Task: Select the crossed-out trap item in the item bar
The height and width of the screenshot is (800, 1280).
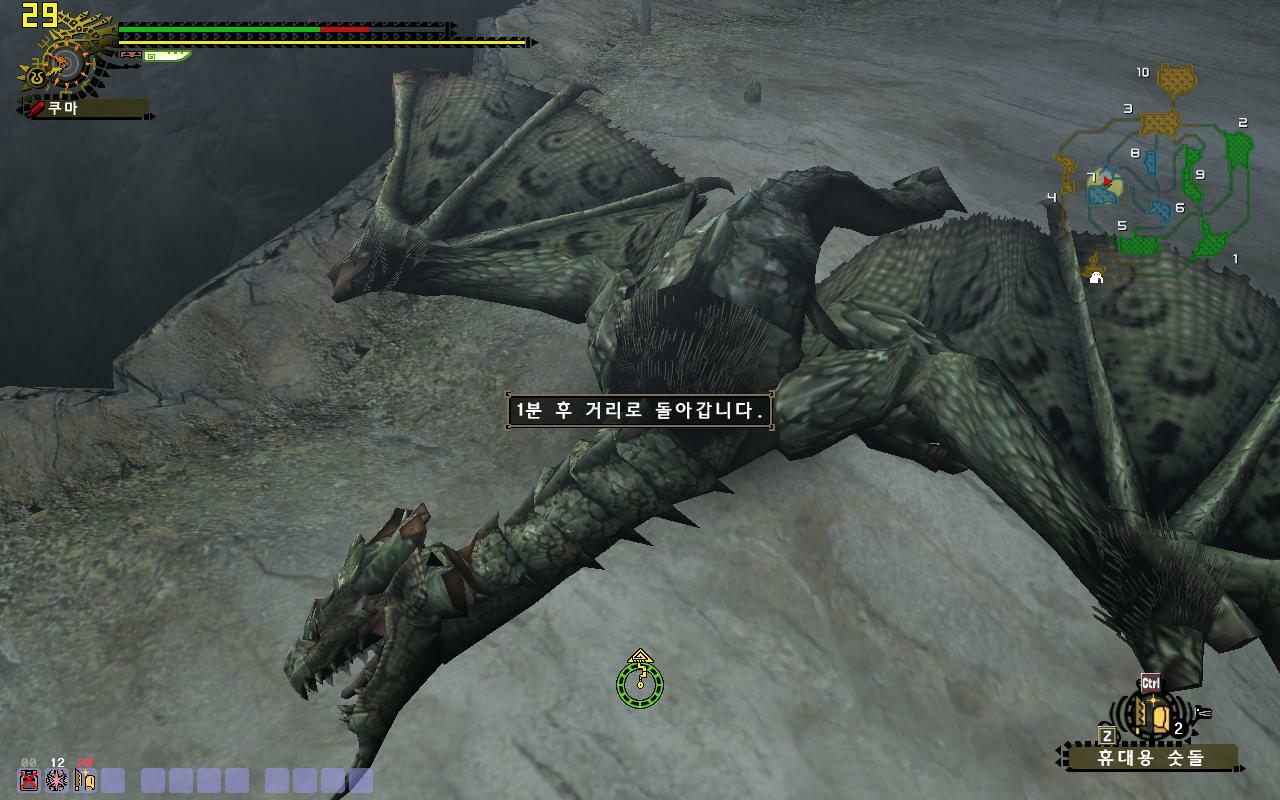Action: click(x=28, y=780)
